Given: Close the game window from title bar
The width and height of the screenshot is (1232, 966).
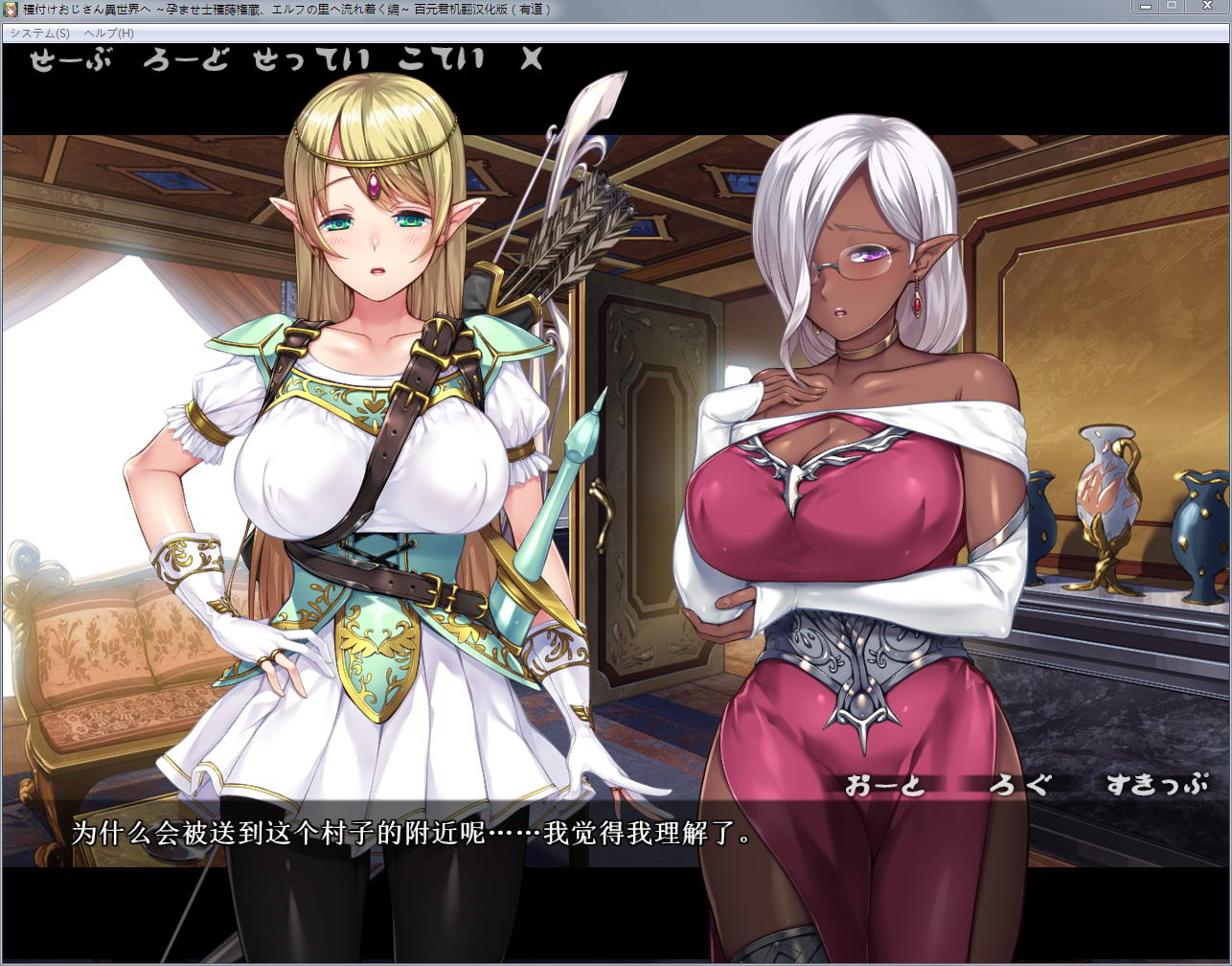Looking at the screenshot, I should (x=1206, y=7).
